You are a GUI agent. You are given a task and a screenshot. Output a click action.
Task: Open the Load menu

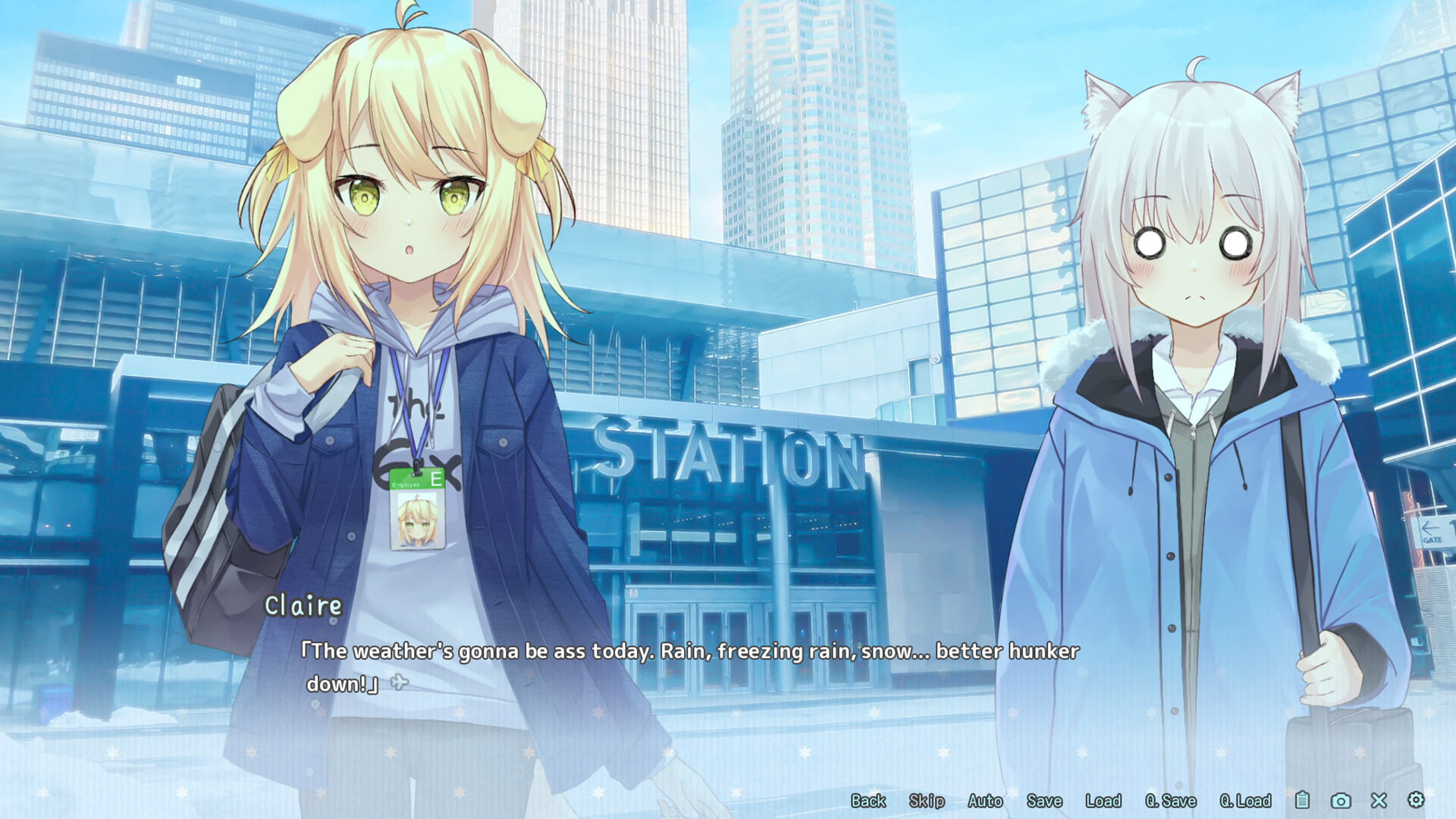[1103, 801]
